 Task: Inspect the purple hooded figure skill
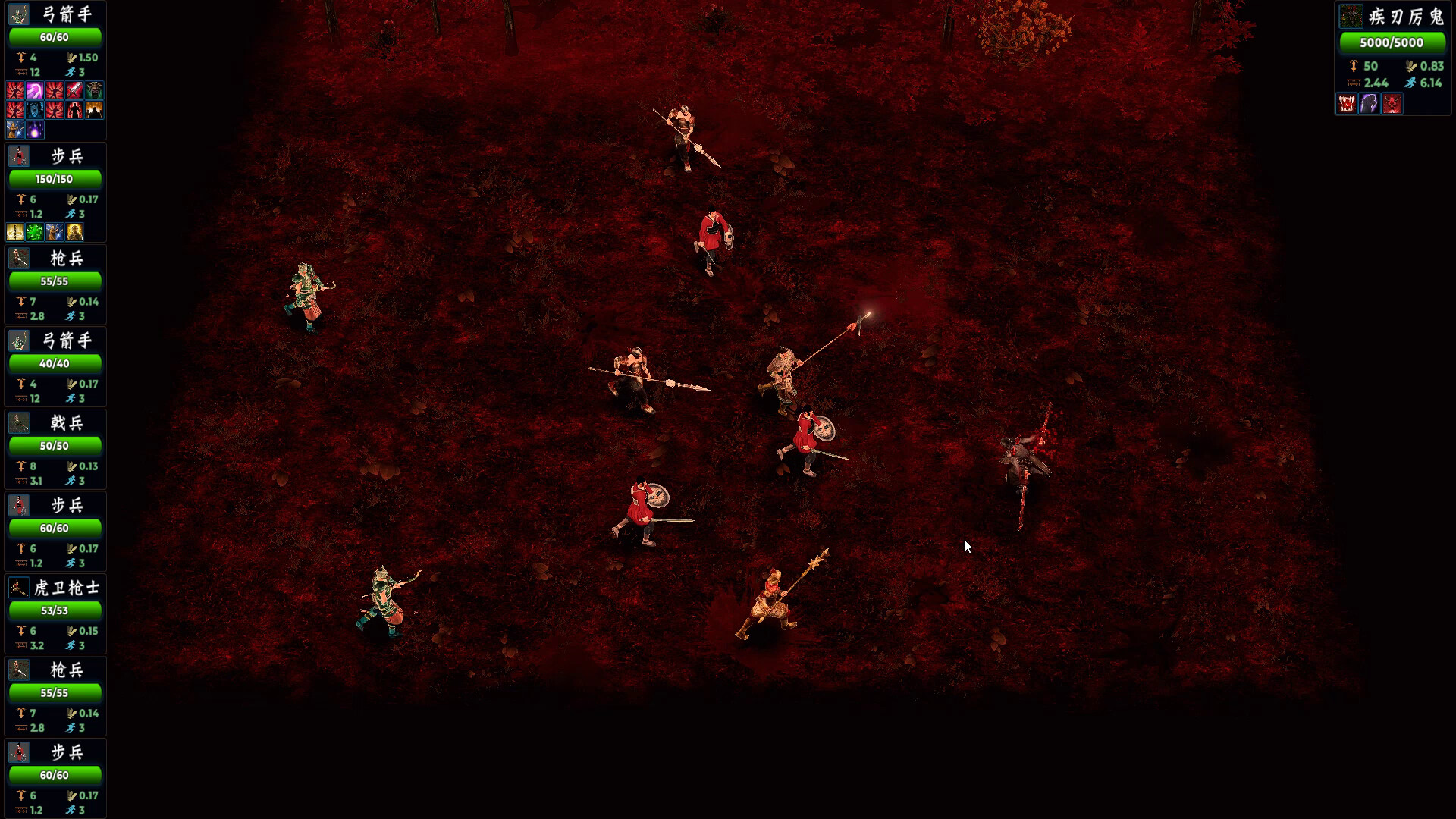point(1369,104)
